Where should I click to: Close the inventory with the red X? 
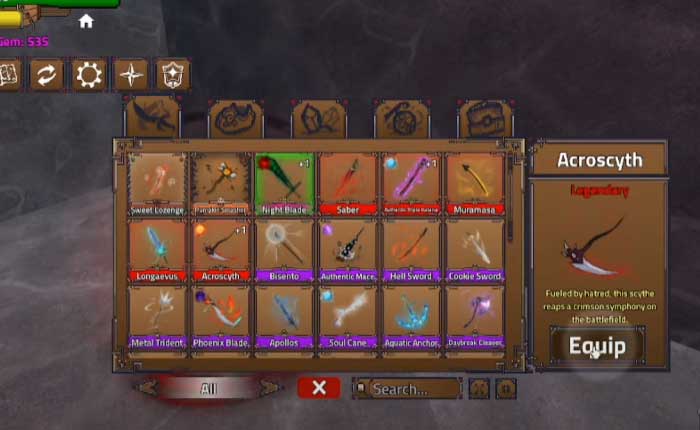point(318,388)
